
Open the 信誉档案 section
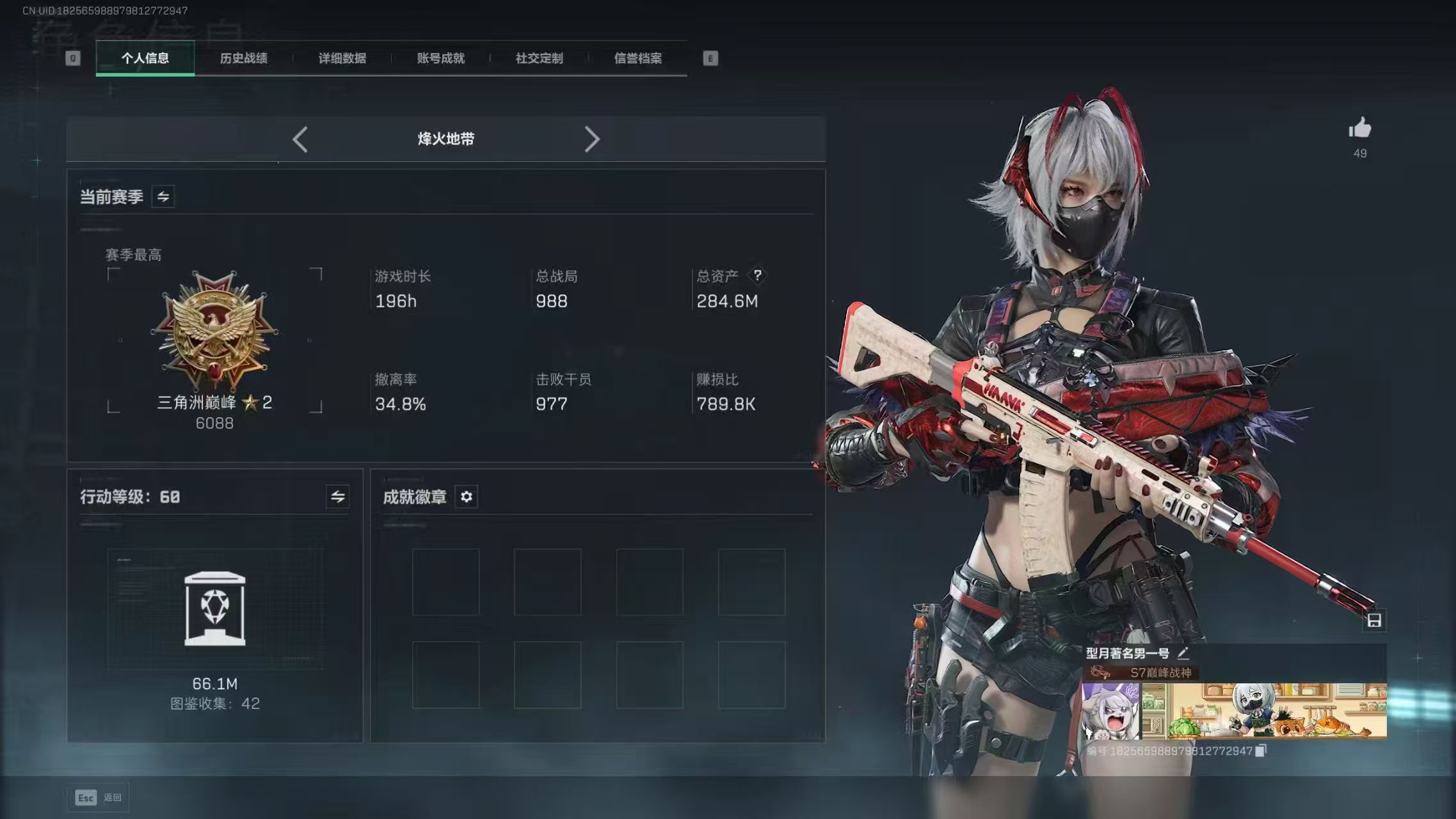pos(638,58)
